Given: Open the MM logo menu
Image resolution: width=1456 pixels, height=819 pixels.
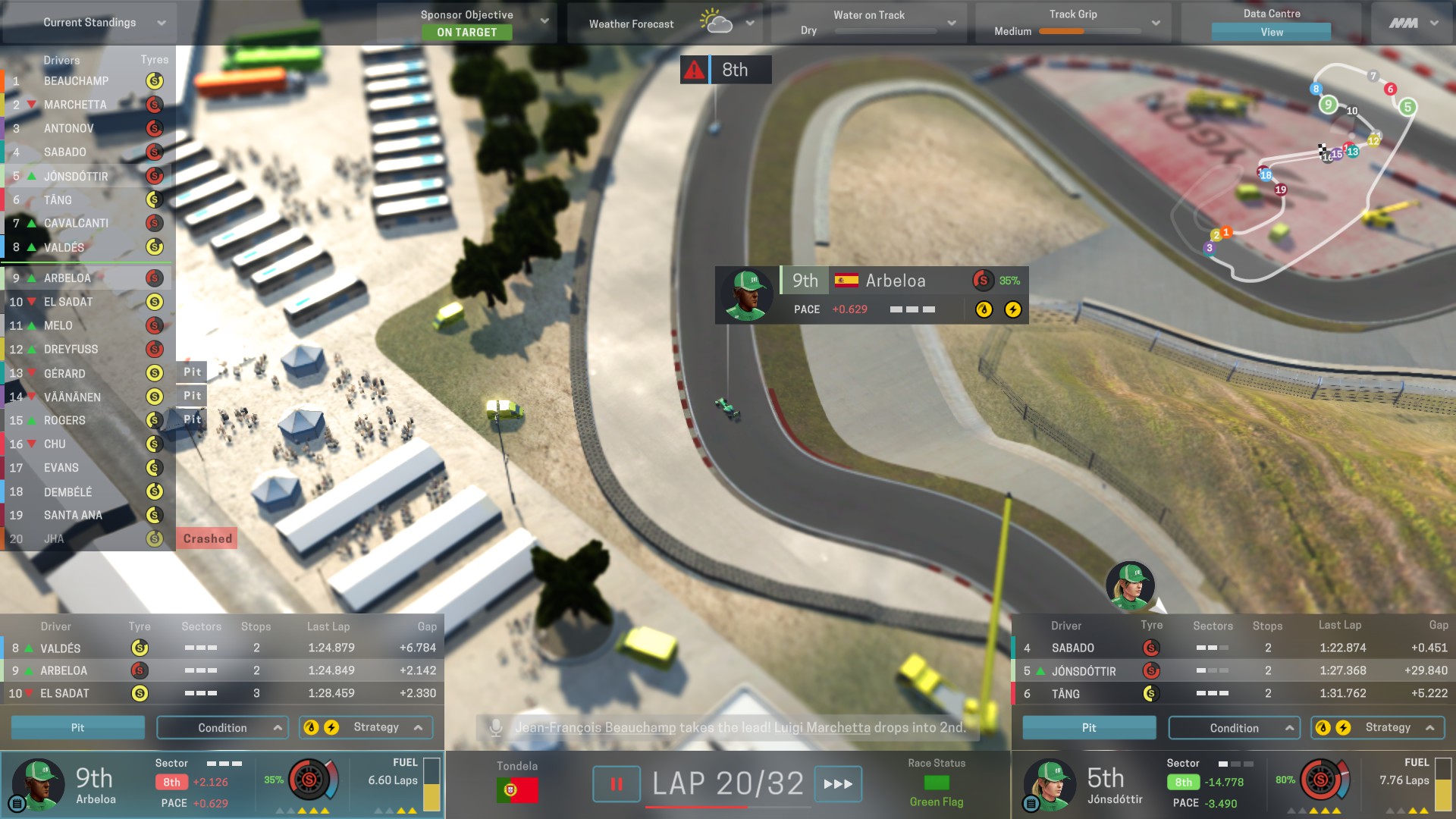Looking at the screenshot, I should [x=1413, y=24].
